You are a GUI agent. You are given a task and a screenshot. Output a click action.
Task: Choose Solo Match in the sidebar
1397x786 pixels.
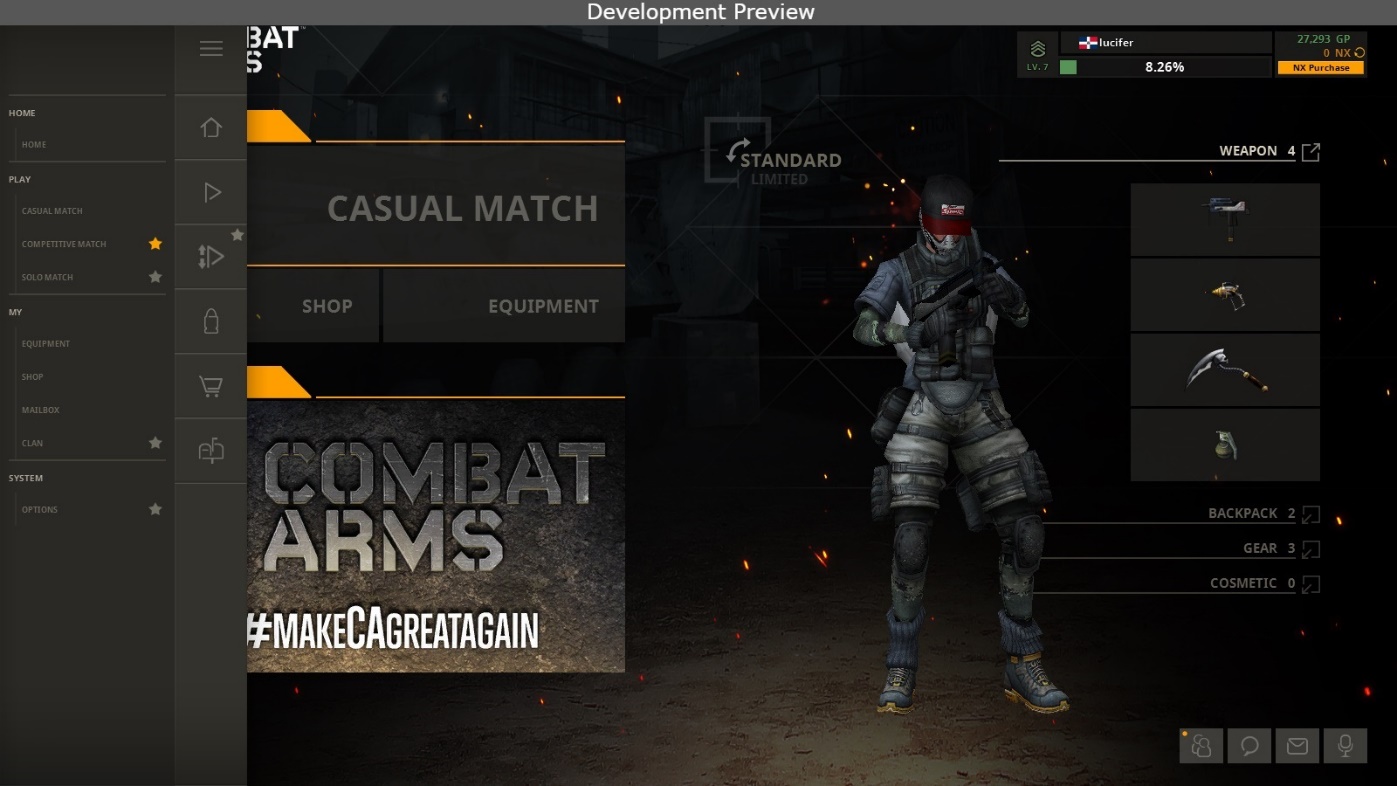click(x=47, y=277)
